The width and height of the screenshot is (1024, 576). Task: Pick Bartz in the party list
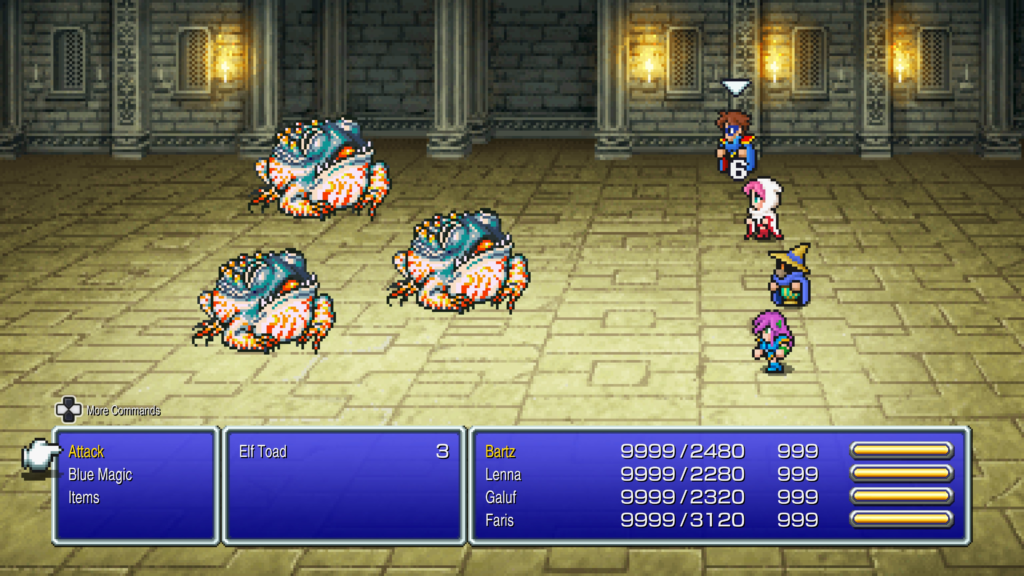click(500, 452)
